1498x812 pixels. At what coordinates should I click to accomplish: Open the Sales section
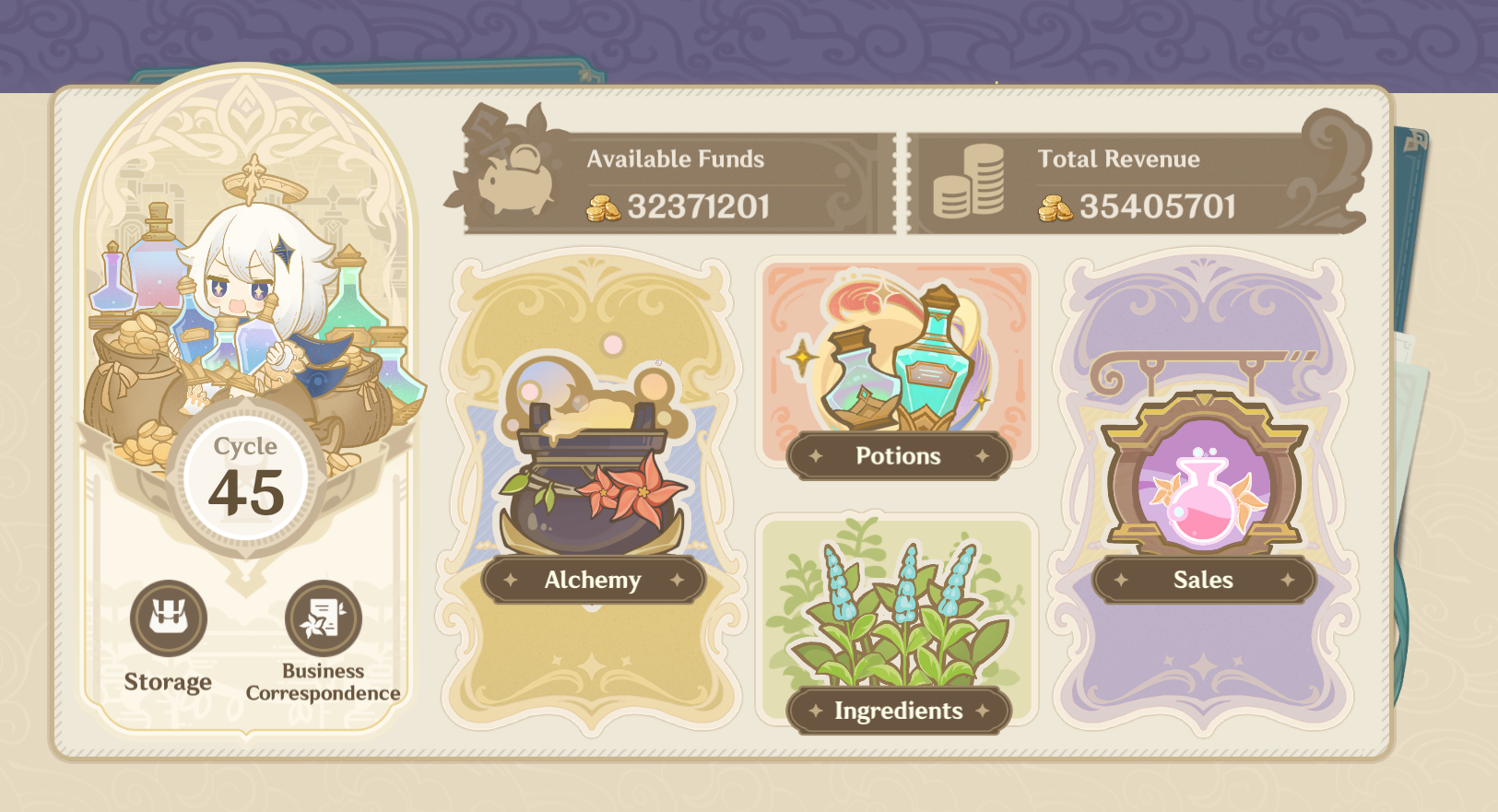1202,580
